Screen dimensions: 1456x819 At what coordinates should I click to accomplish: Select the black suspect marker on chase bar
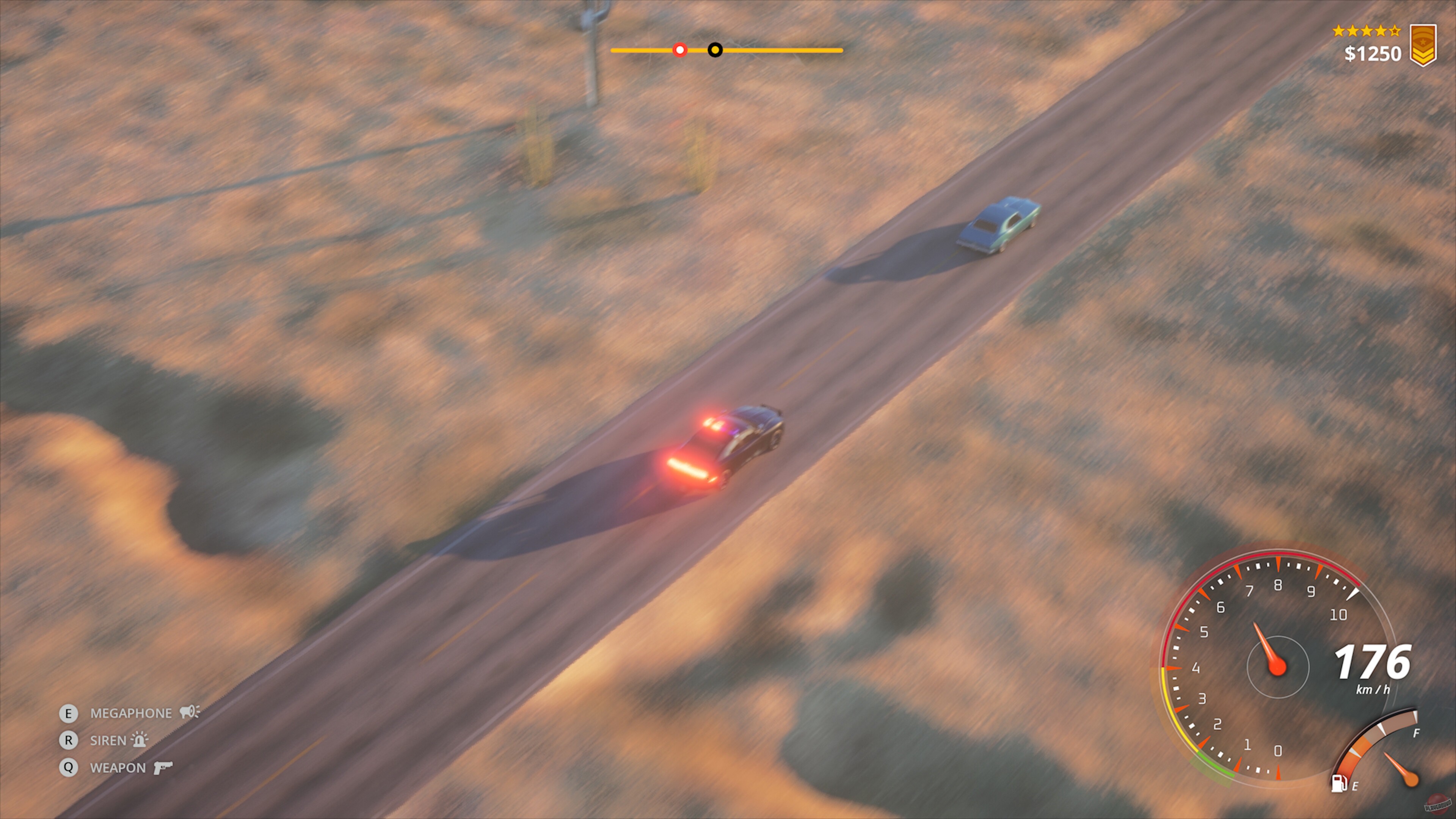click(x=715, y=50)
